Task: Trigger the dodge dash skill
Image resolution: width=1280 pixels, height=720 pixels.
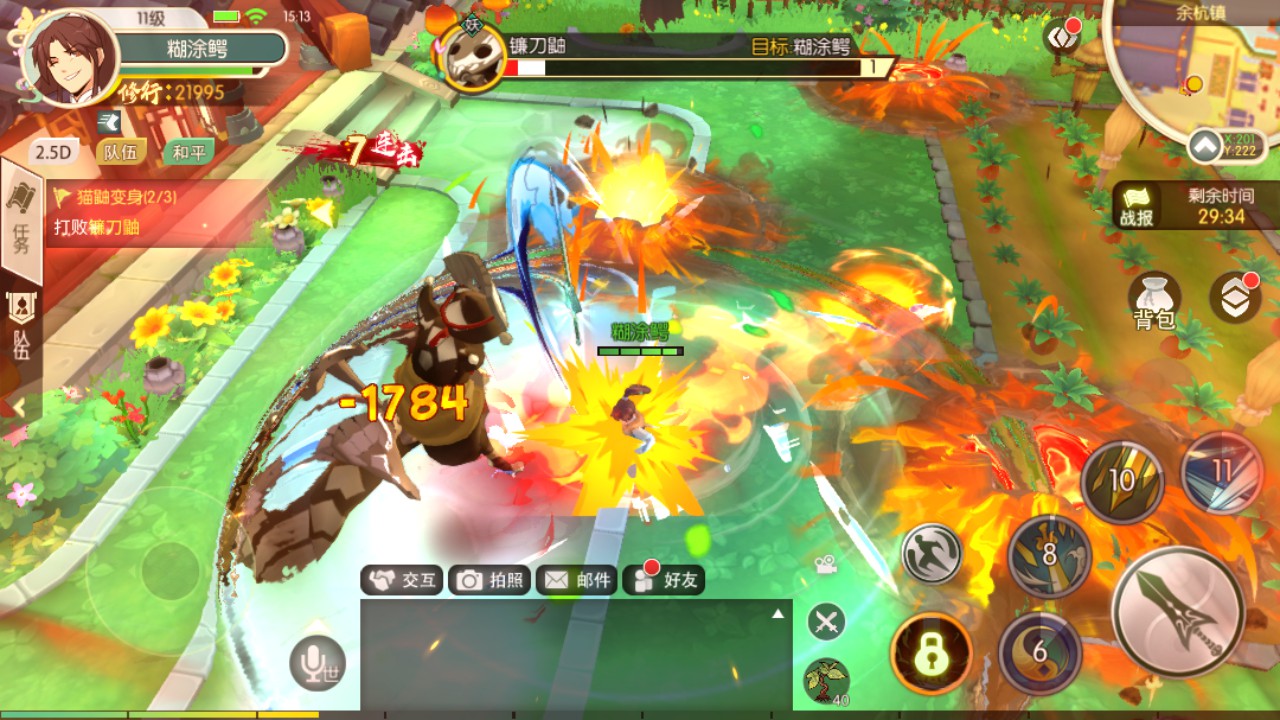Action: click(931, 553)
